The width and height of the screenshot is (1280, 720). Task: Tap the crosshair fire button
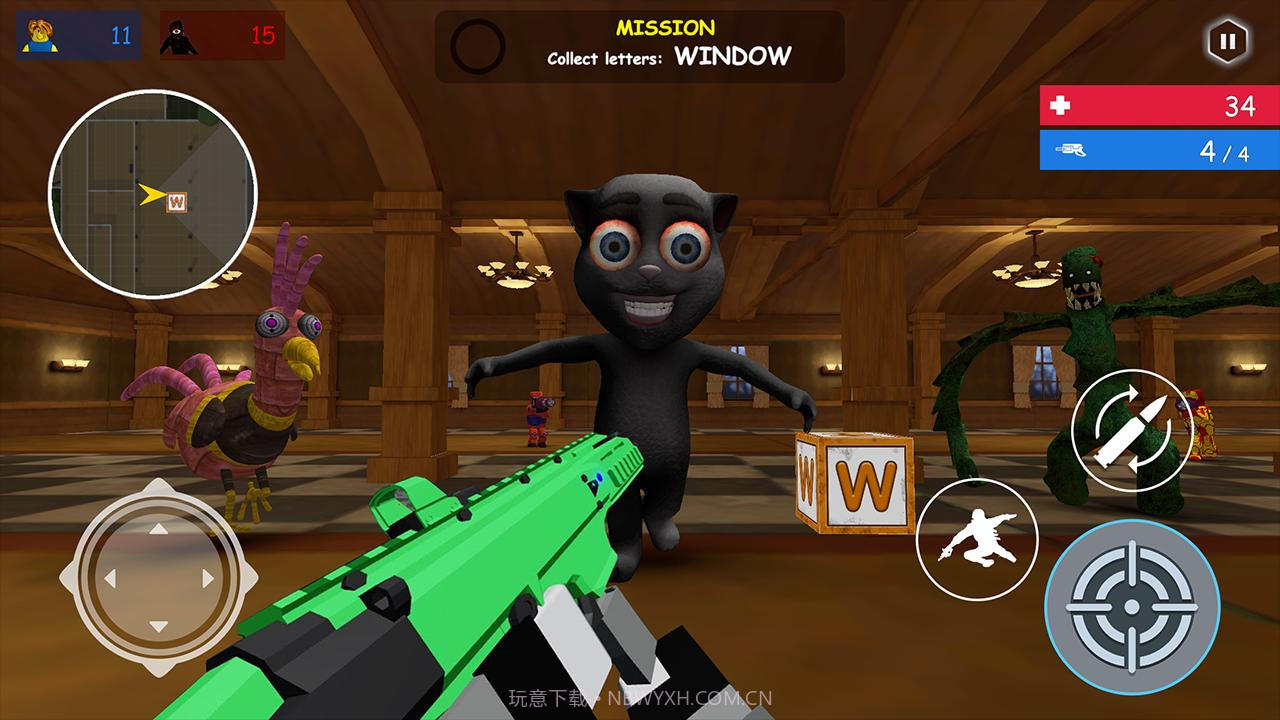[1132, 606]
